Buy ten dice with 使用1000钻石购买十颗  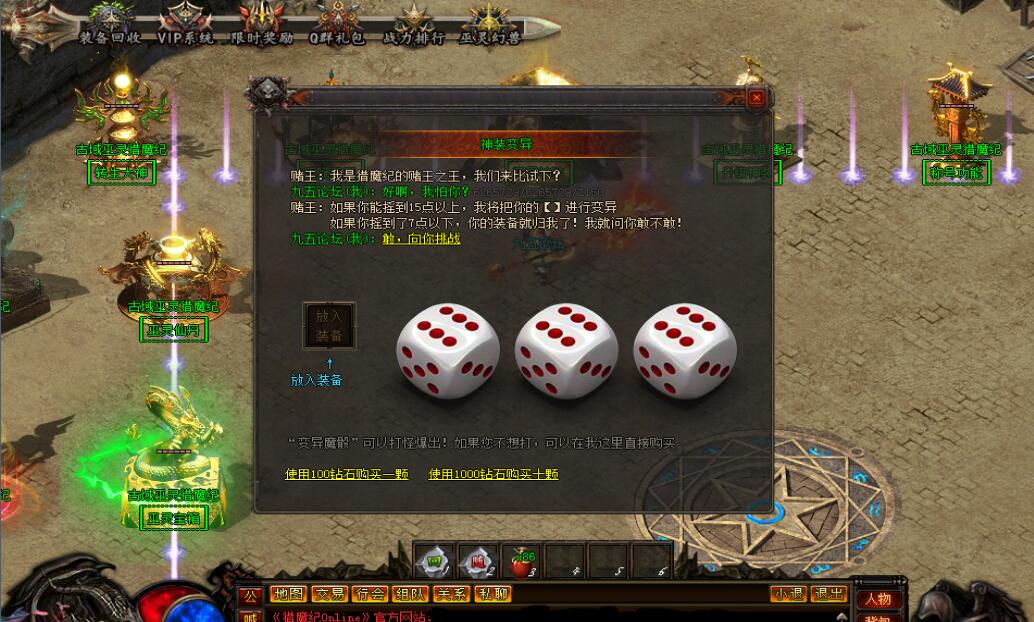[493, 474]
